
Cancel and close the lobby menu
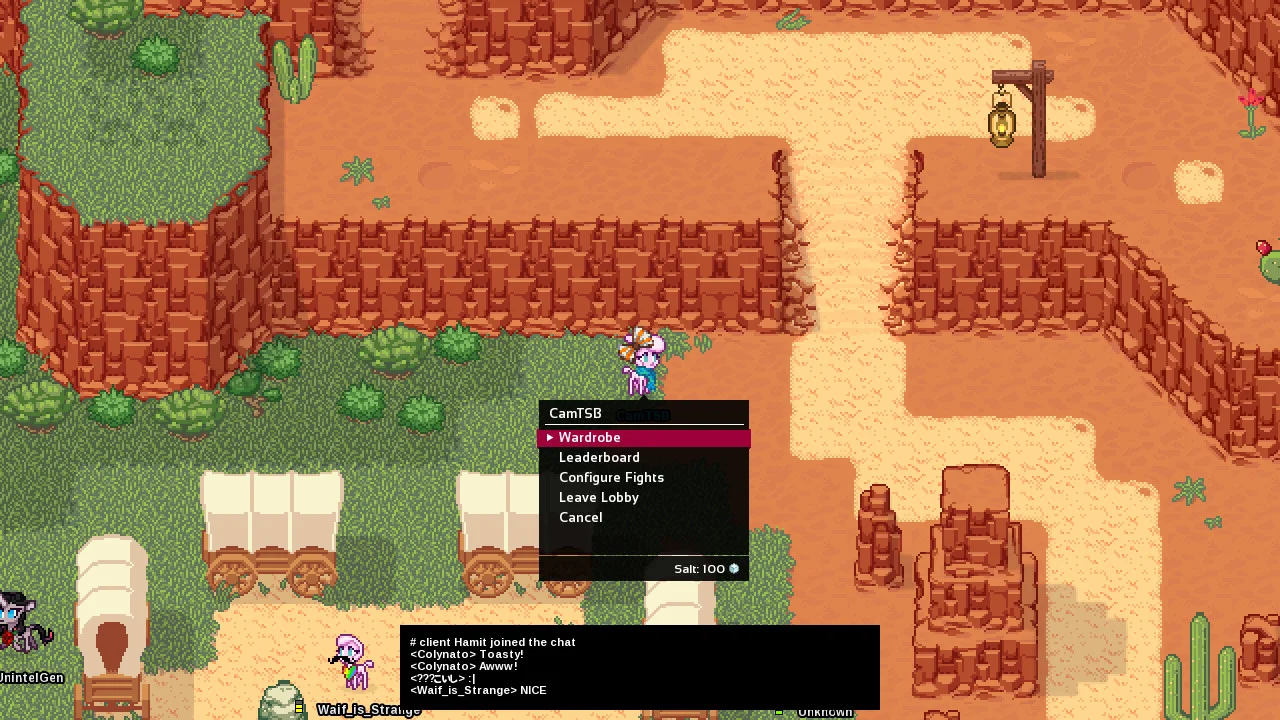580,518
